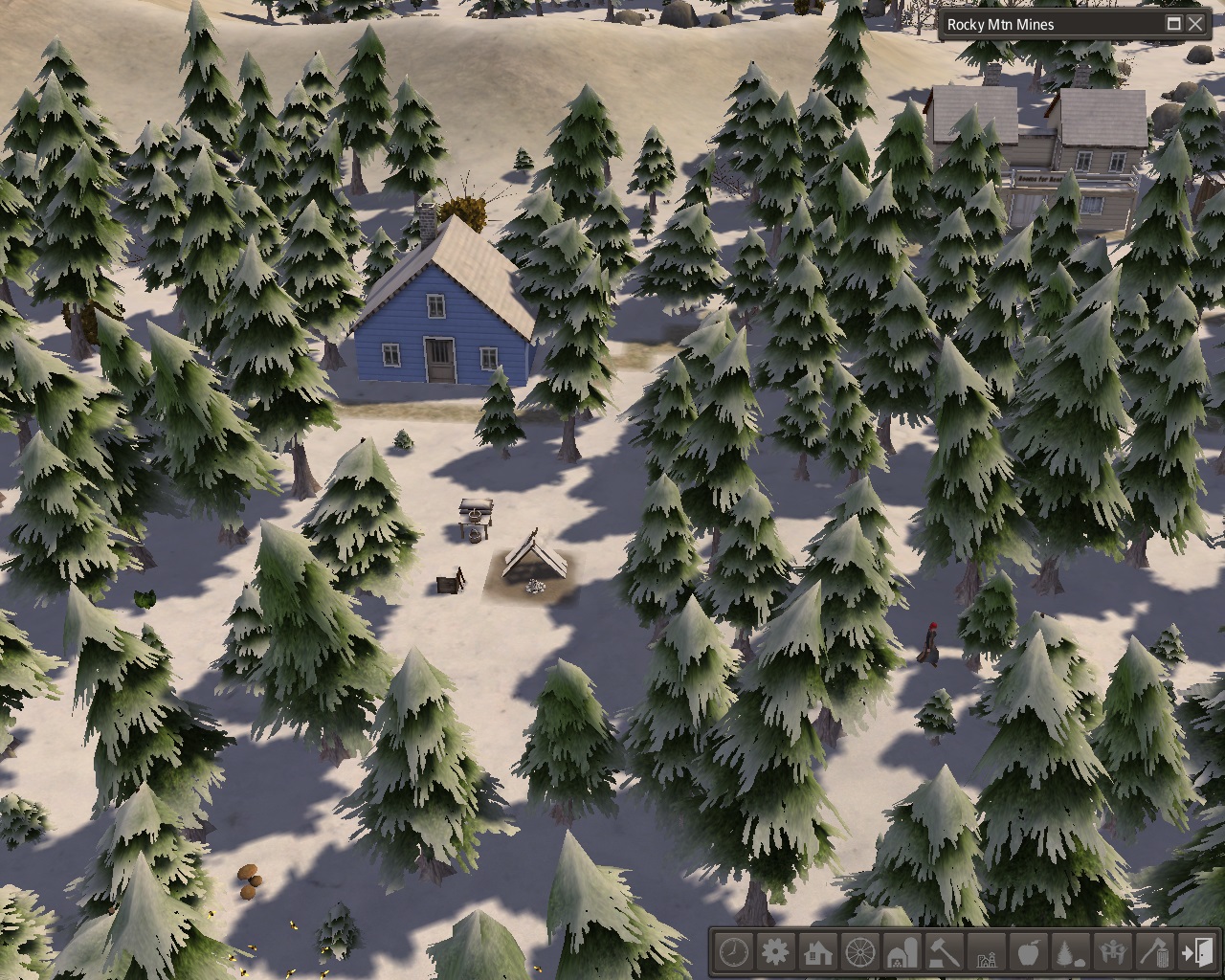The image size is (1225, 980).
Task: Open the gear tools and reports menu
Action: pyautogui.click(x=775, y=952)
